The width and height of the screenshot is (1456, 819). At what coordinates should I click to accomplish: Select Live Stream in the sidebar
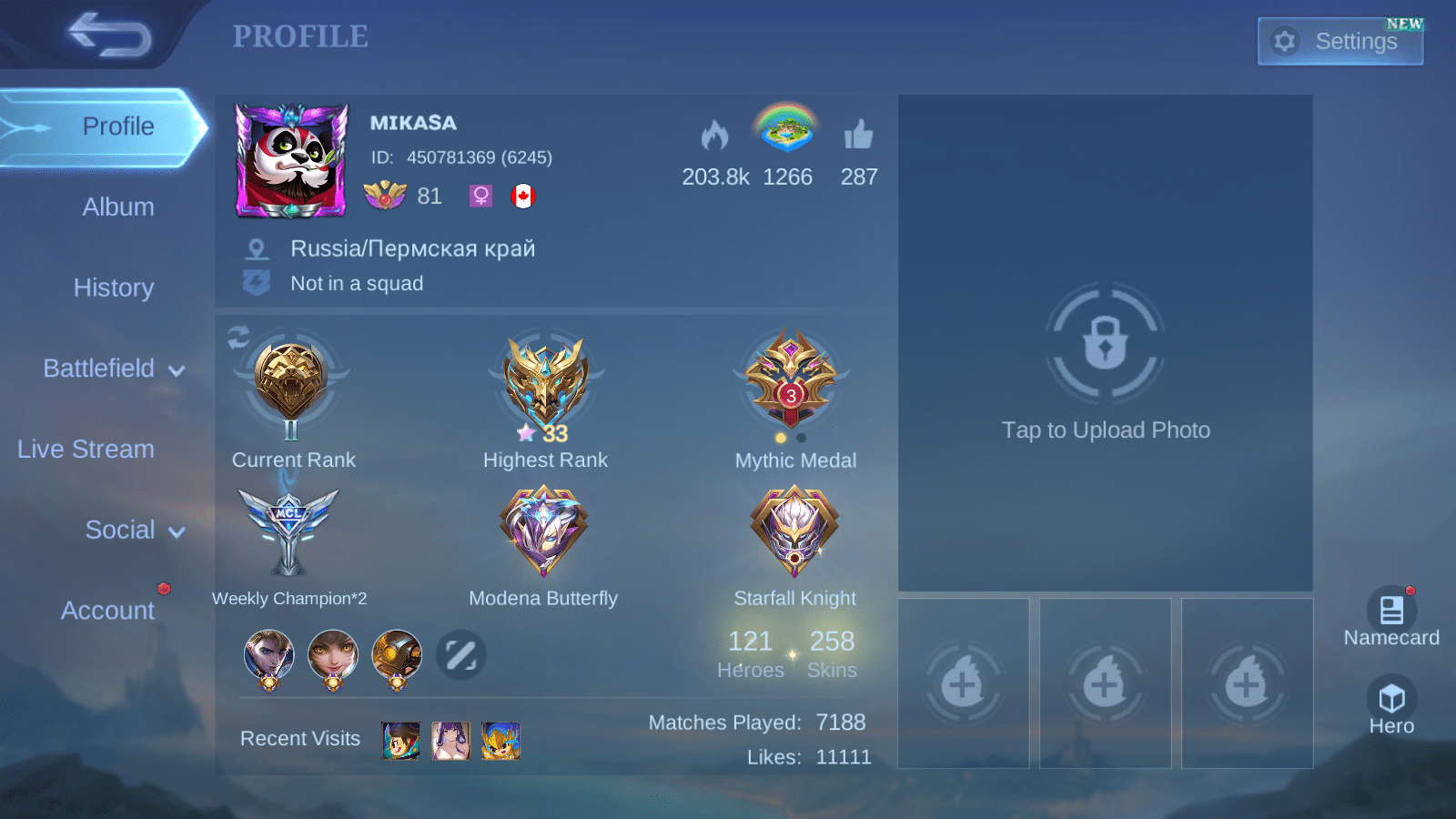tap(86, 449)
